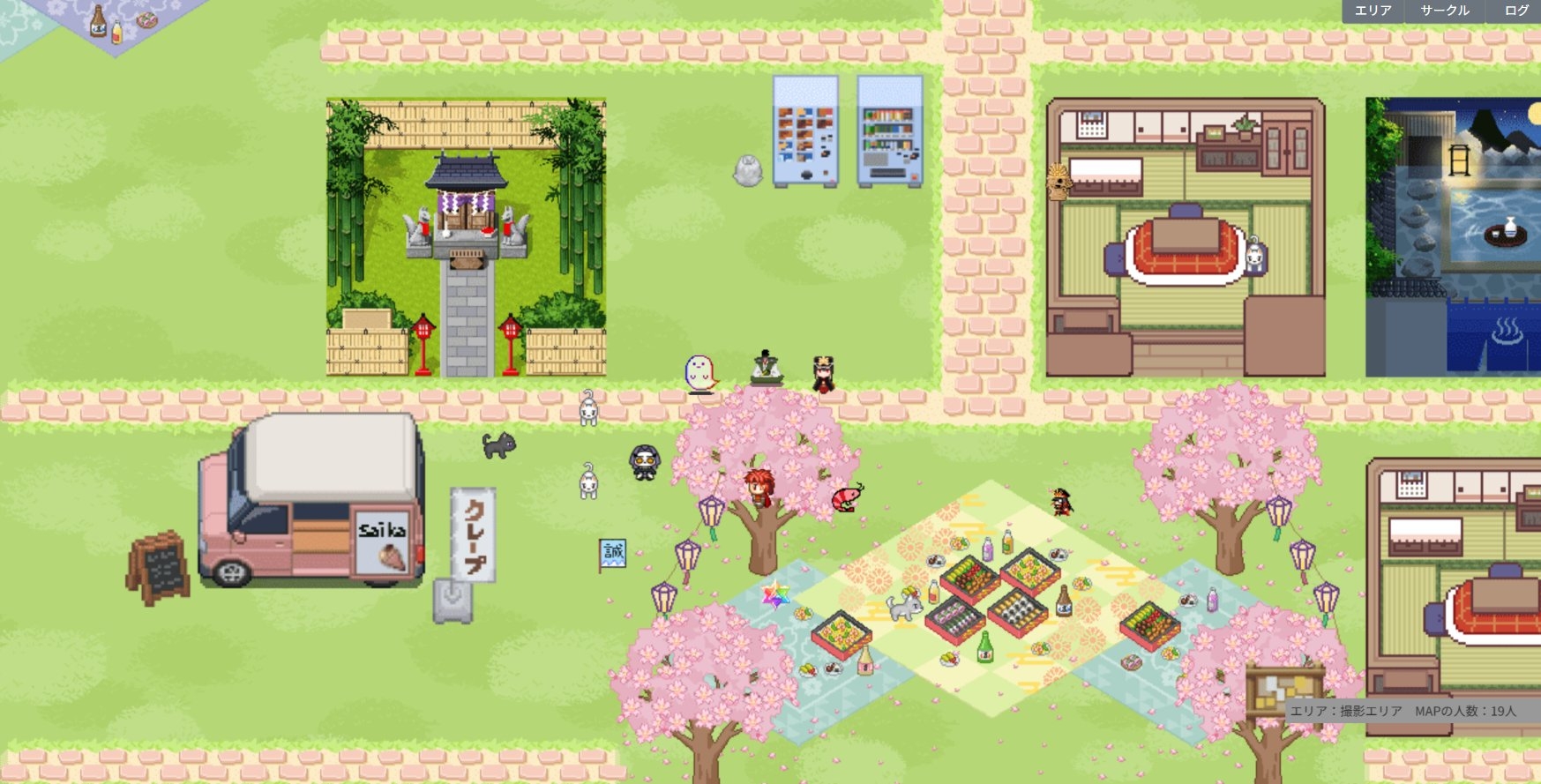
Task: Open the エリア tab
Action: (1373, 11)
